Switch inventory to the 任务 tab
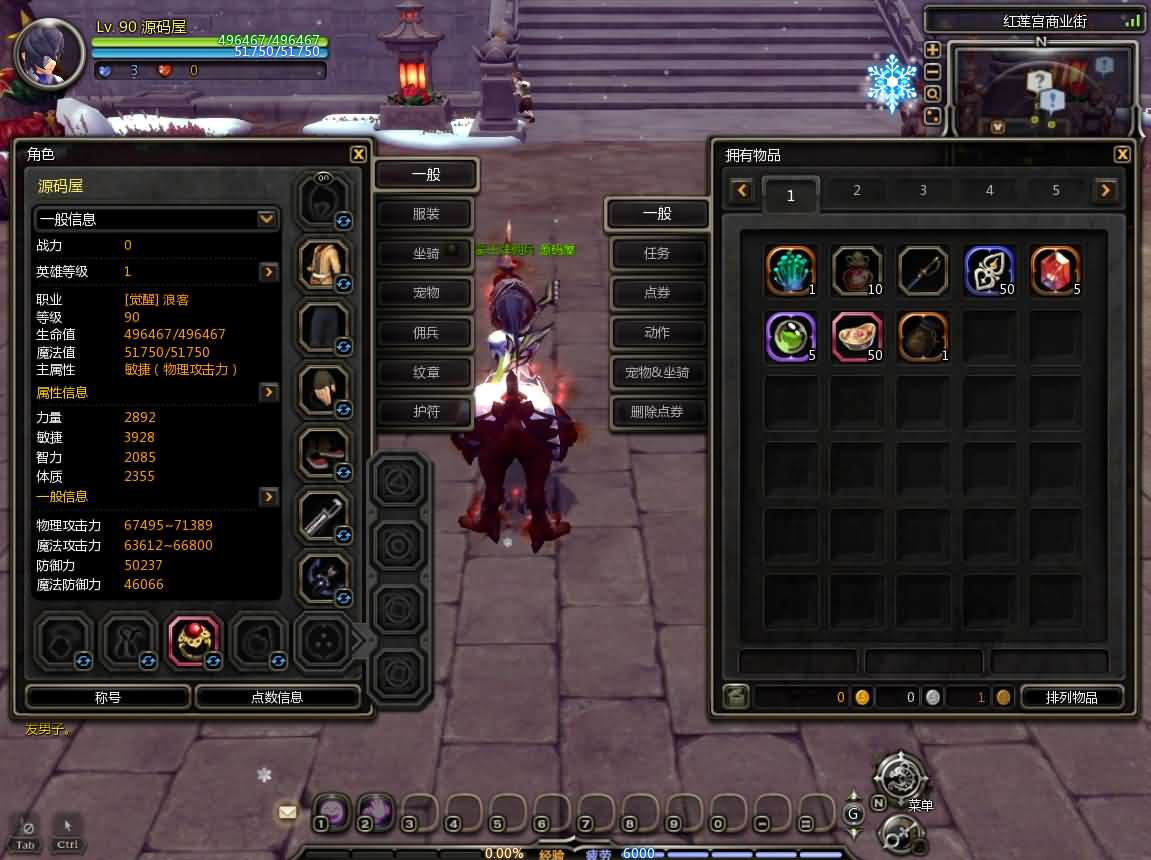The image size is (1151, 860). click(657, 254)
